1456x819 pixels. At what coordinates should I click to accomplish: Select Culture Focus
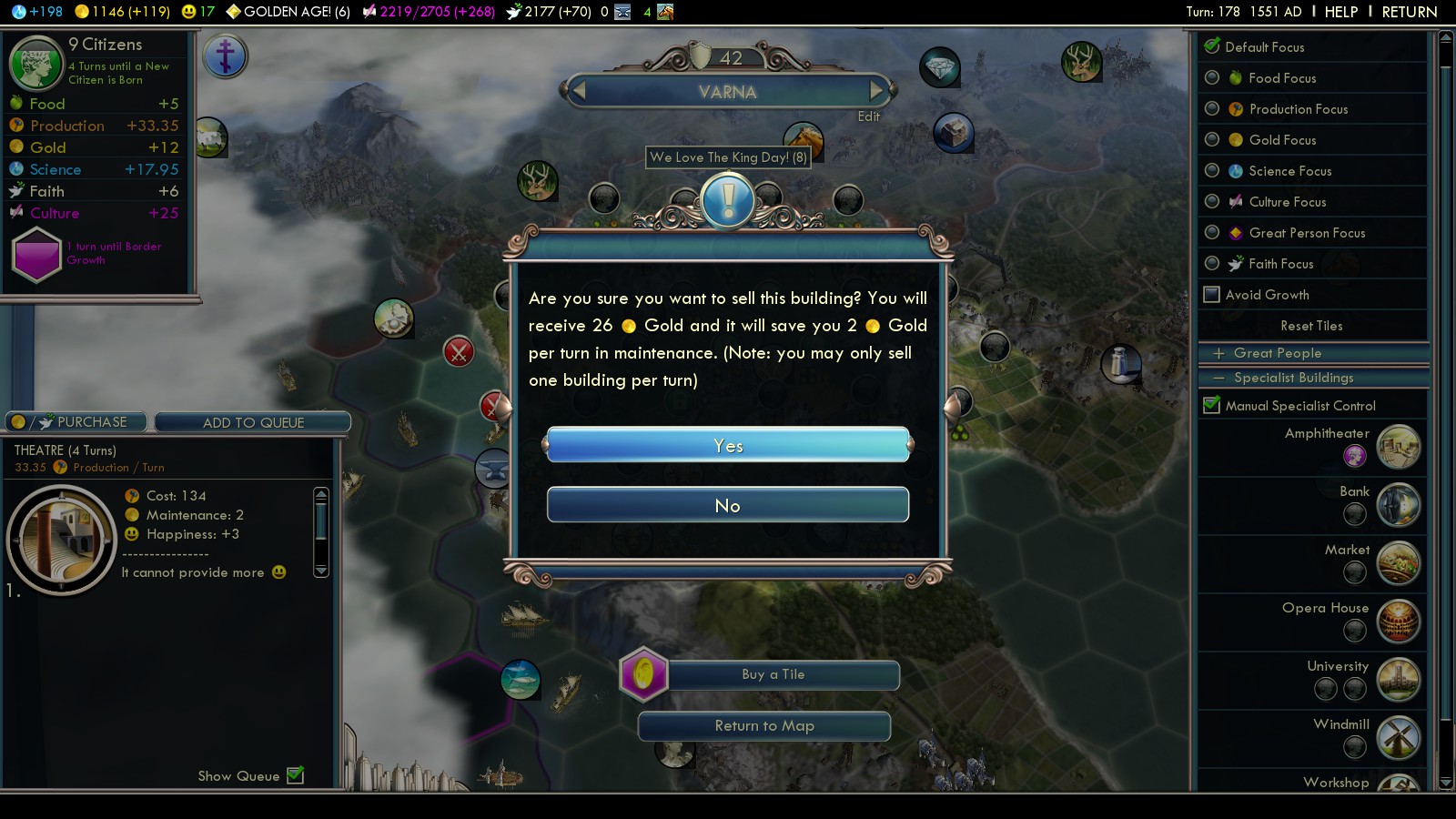pos(1212,202)
